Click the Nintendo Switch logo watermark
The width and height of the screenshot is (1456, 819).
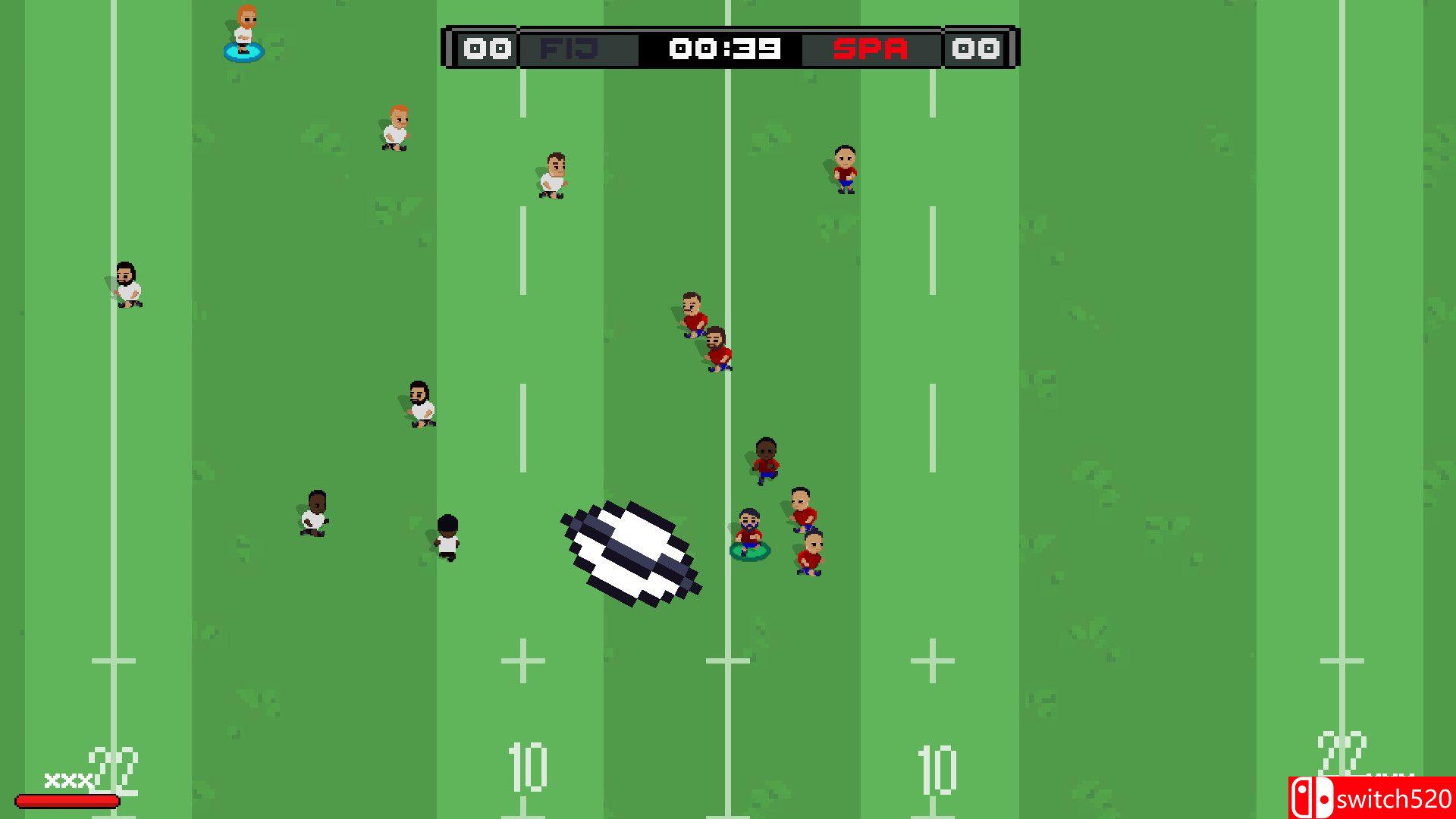pyautogui.click(x=1312, y=796)
